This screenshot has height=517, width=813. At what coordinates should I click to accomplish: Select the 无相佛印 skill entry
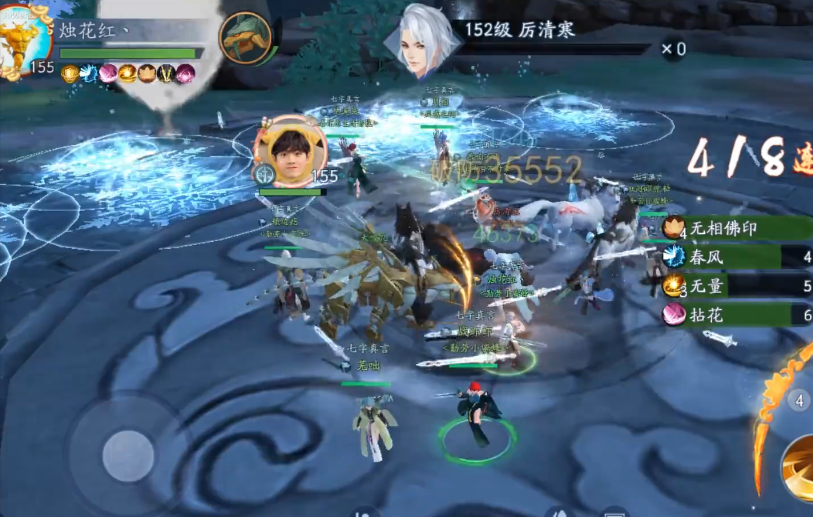pyautogui.click(x=735, y=228)
